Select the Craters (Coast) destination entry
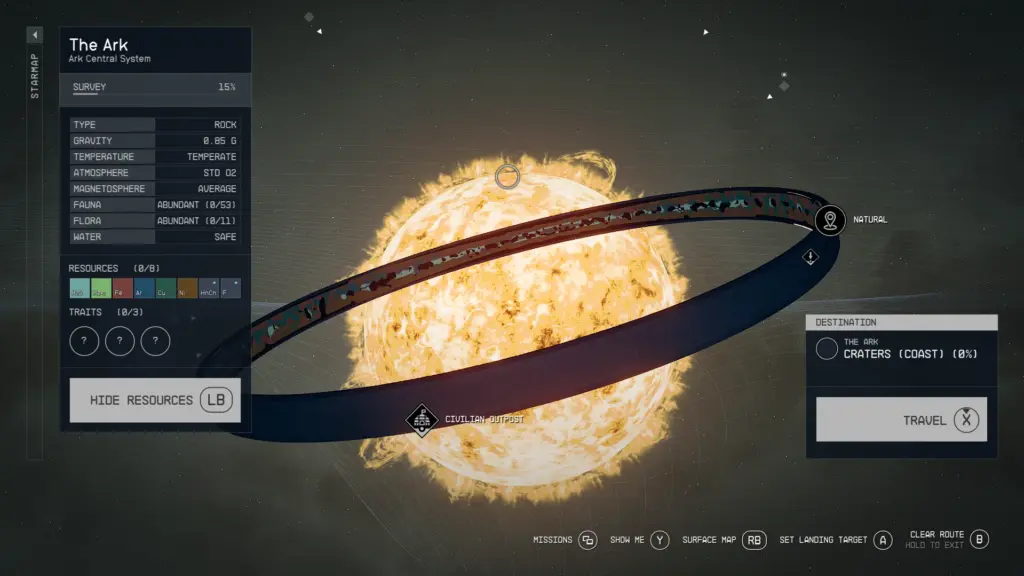 tap(900, 349)
